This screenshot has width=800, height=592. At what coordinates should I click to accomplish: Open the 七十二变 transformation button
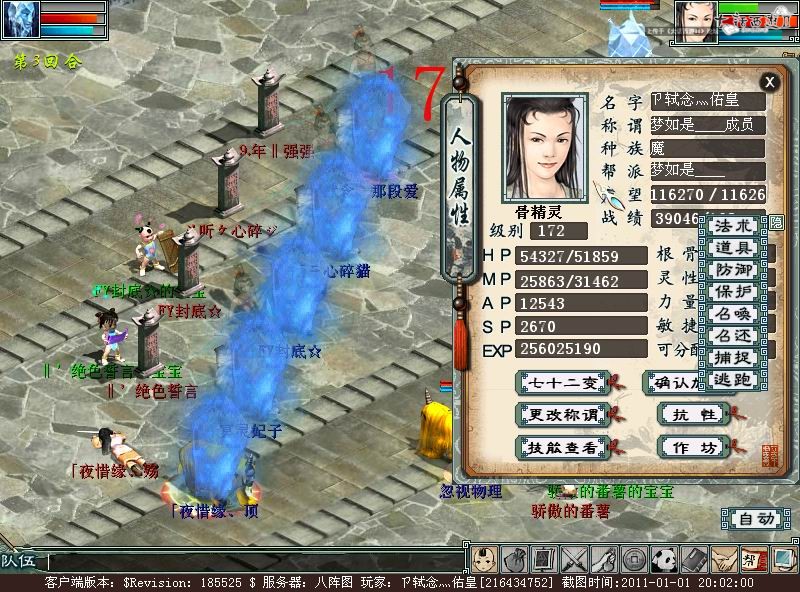coord(563,382)
